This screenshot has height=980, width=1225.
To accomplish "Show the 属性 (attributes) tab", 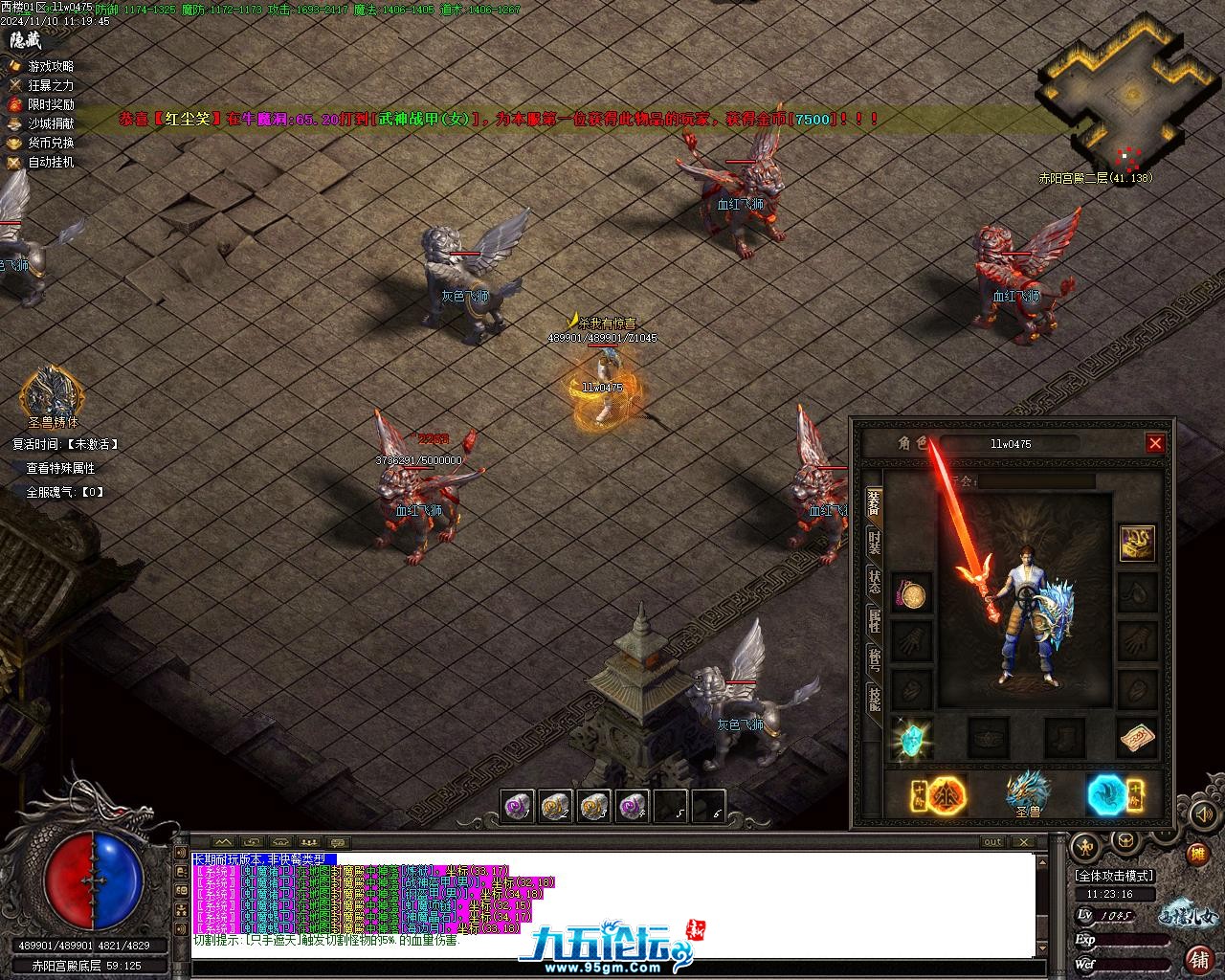I will [x=874, y=620].
